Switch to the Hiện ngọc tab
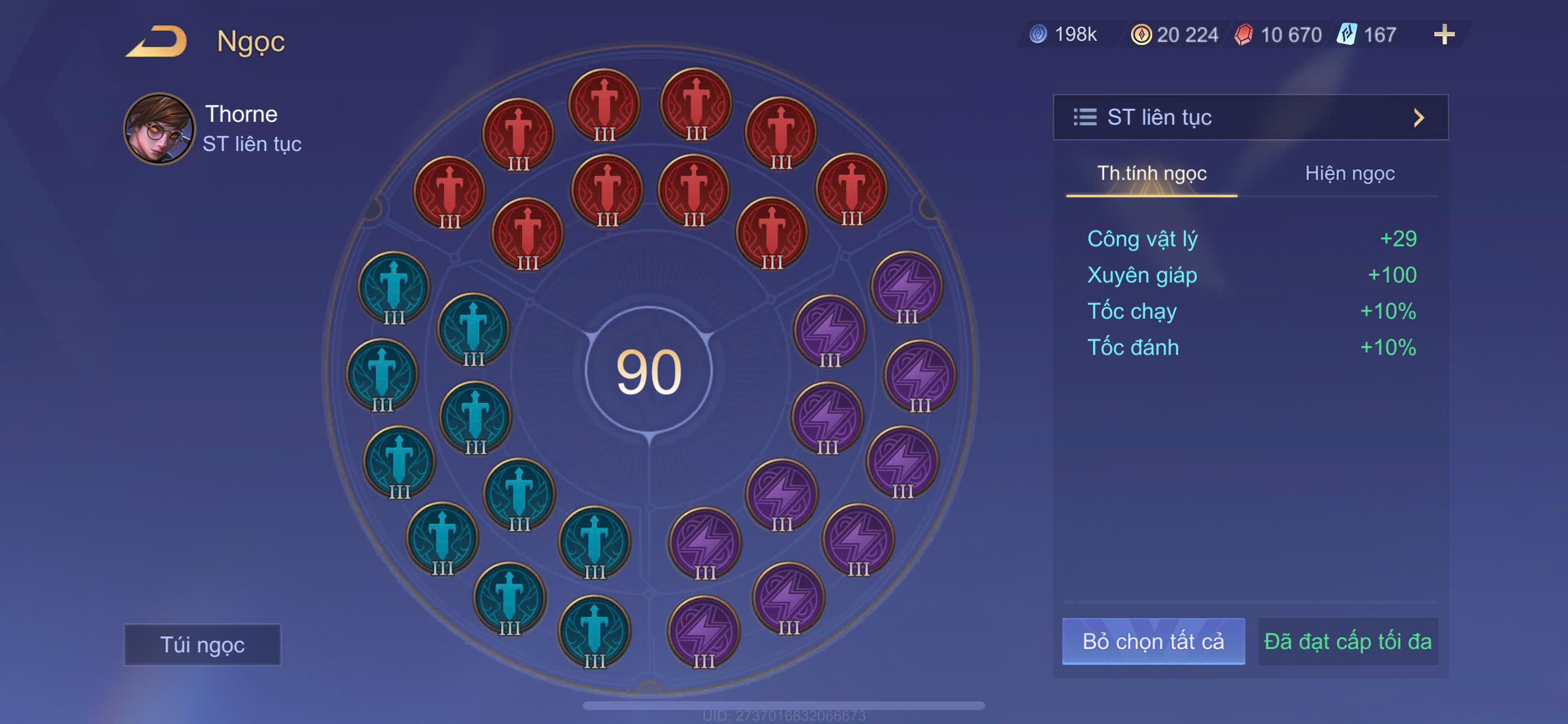The height and width of the screenshot is (724, 1568). (x=1349, y=173)
